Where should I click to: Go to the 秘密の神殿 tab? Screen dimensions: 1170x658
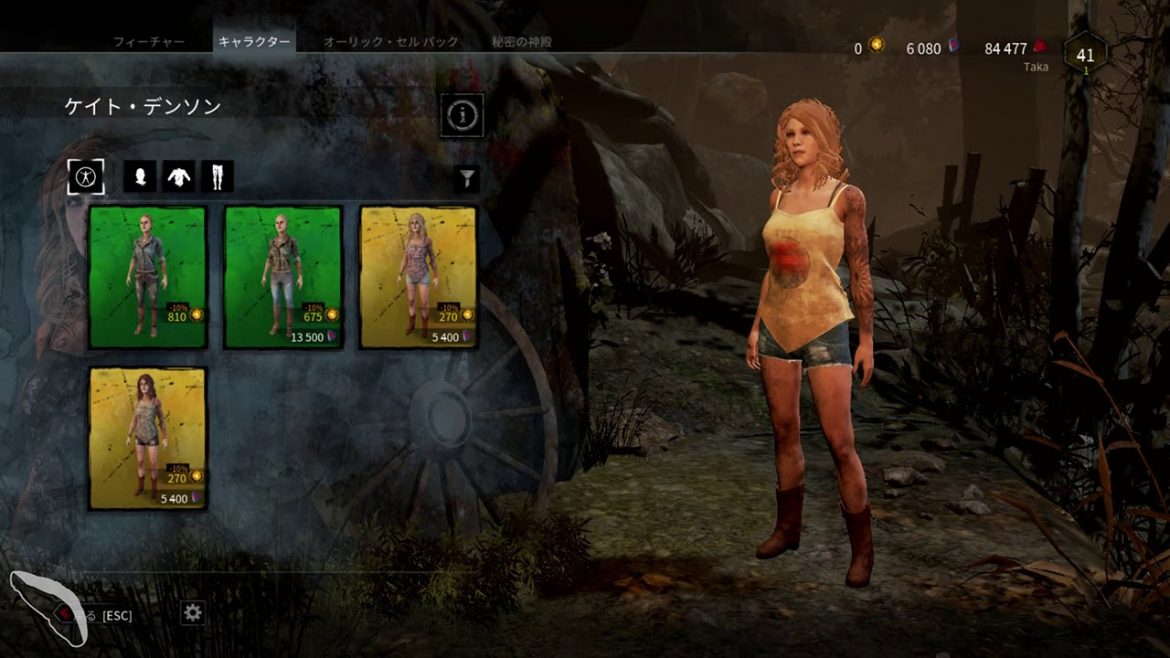coord(521,42)
